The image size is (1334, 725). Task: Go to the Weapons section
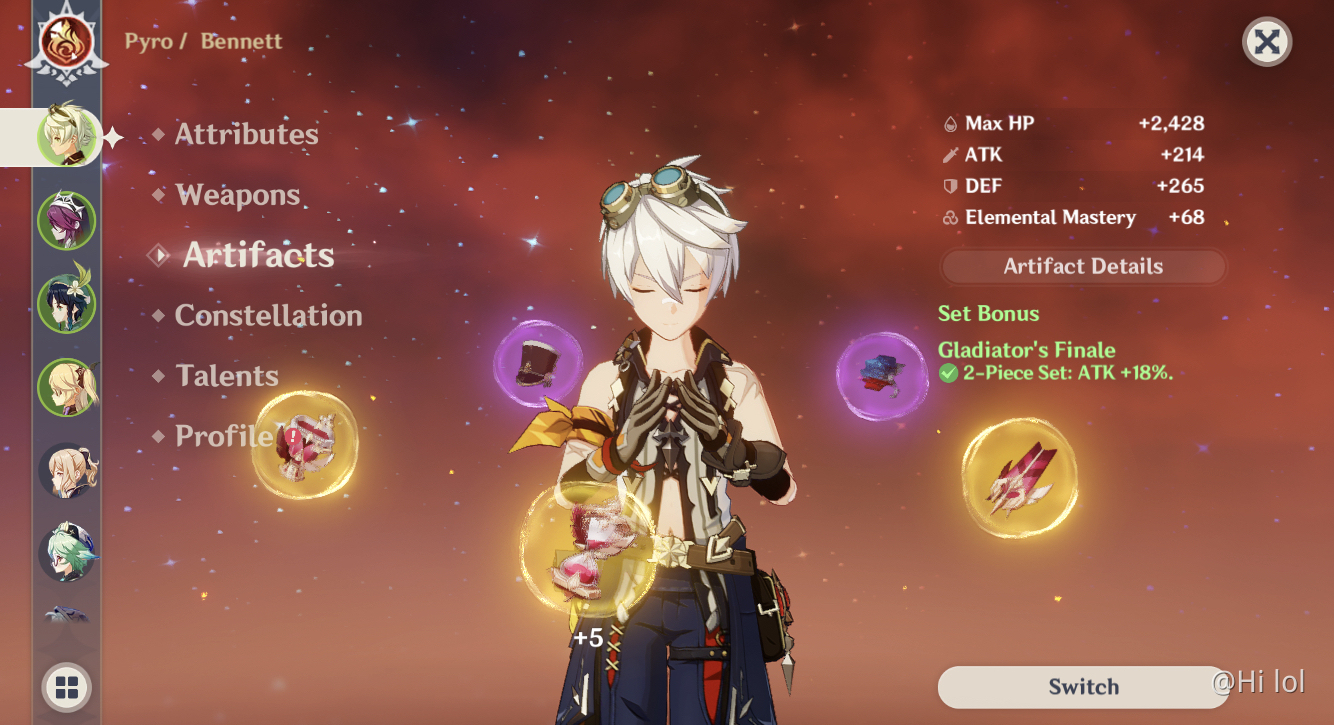point(237,195)
